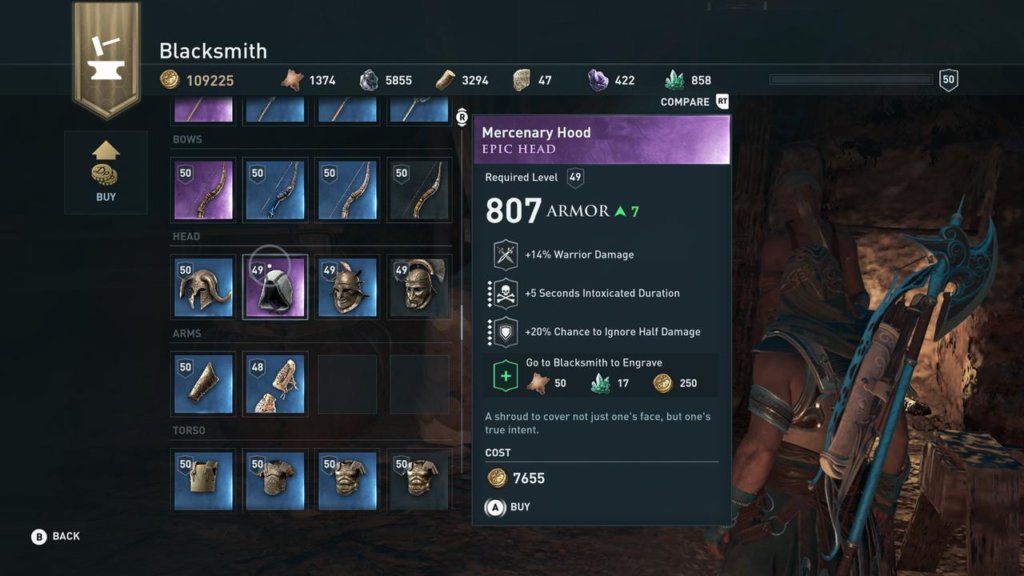This screenshot has height=576, width=1024.
Task: Select the blue helmet with face mask
Action: 347,287
